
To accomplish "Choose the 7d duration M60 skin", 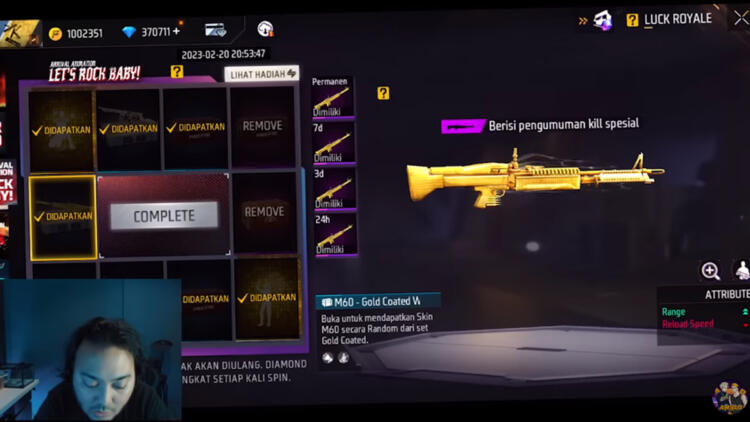I will pyautogui.click(x=332, y=143).
